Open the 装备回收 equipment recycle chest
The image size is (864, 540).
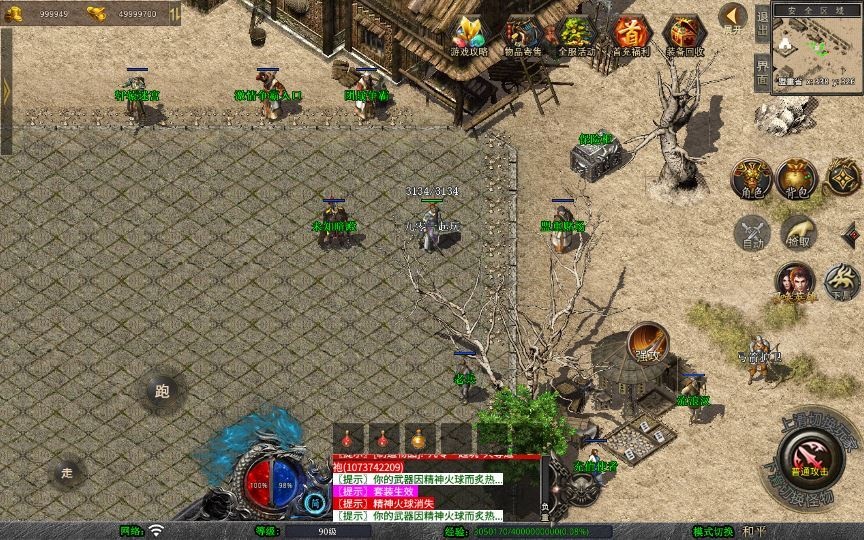pyautogui.click(x=685, y=36)
